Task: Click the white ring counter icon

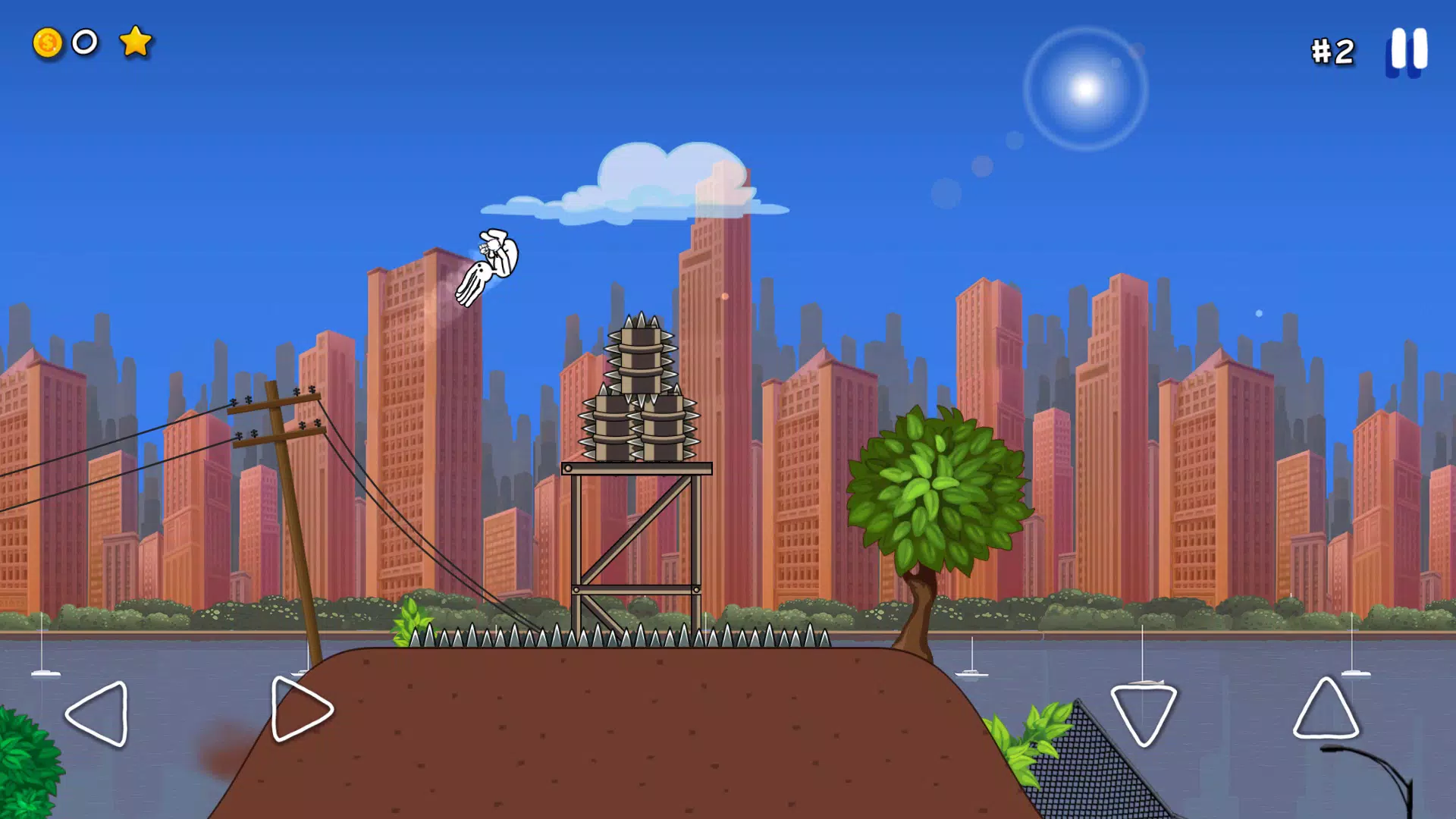Action: click(x=84, y=44)
